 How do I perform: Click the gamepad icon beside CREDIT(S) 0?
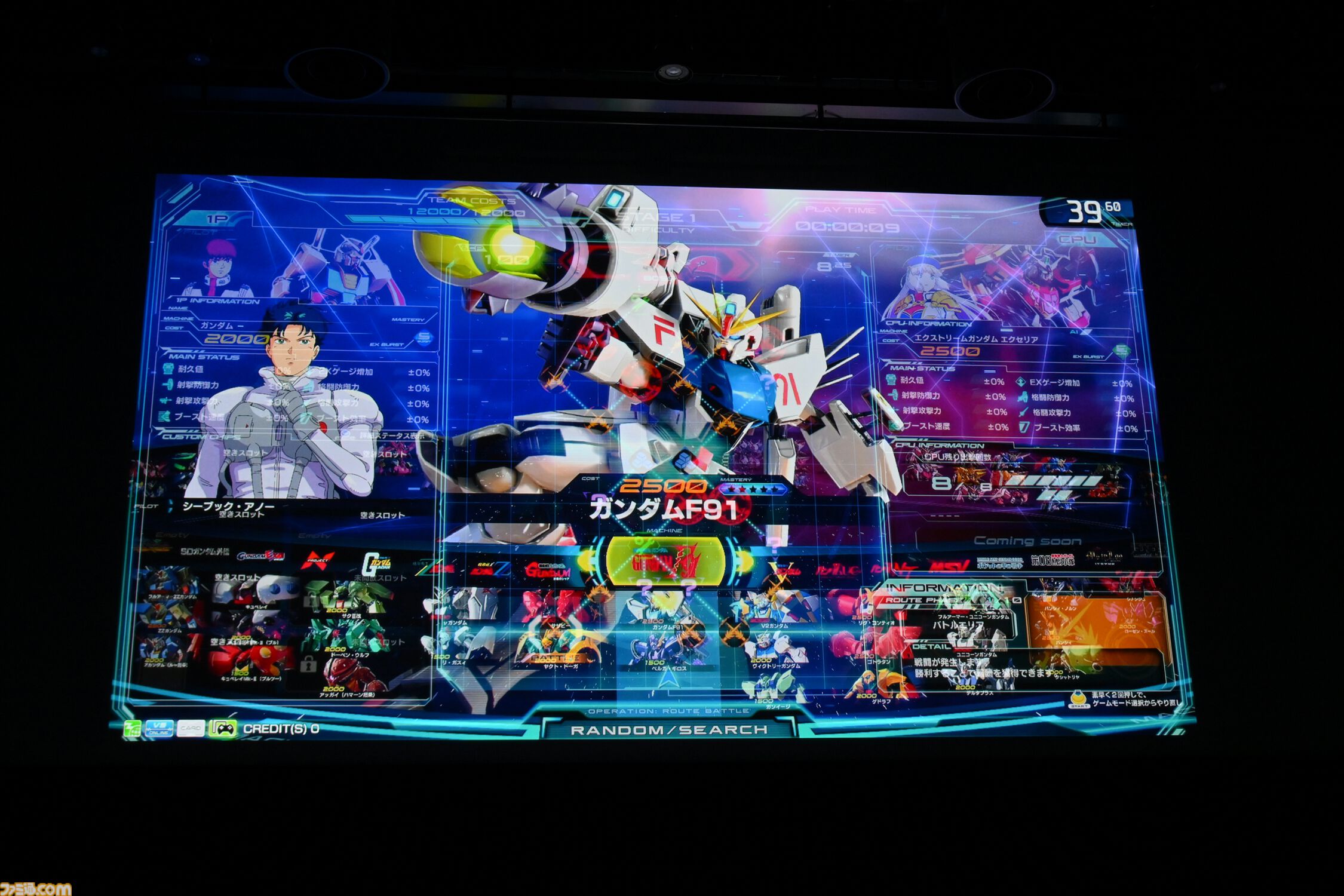[x=224, y=729]
